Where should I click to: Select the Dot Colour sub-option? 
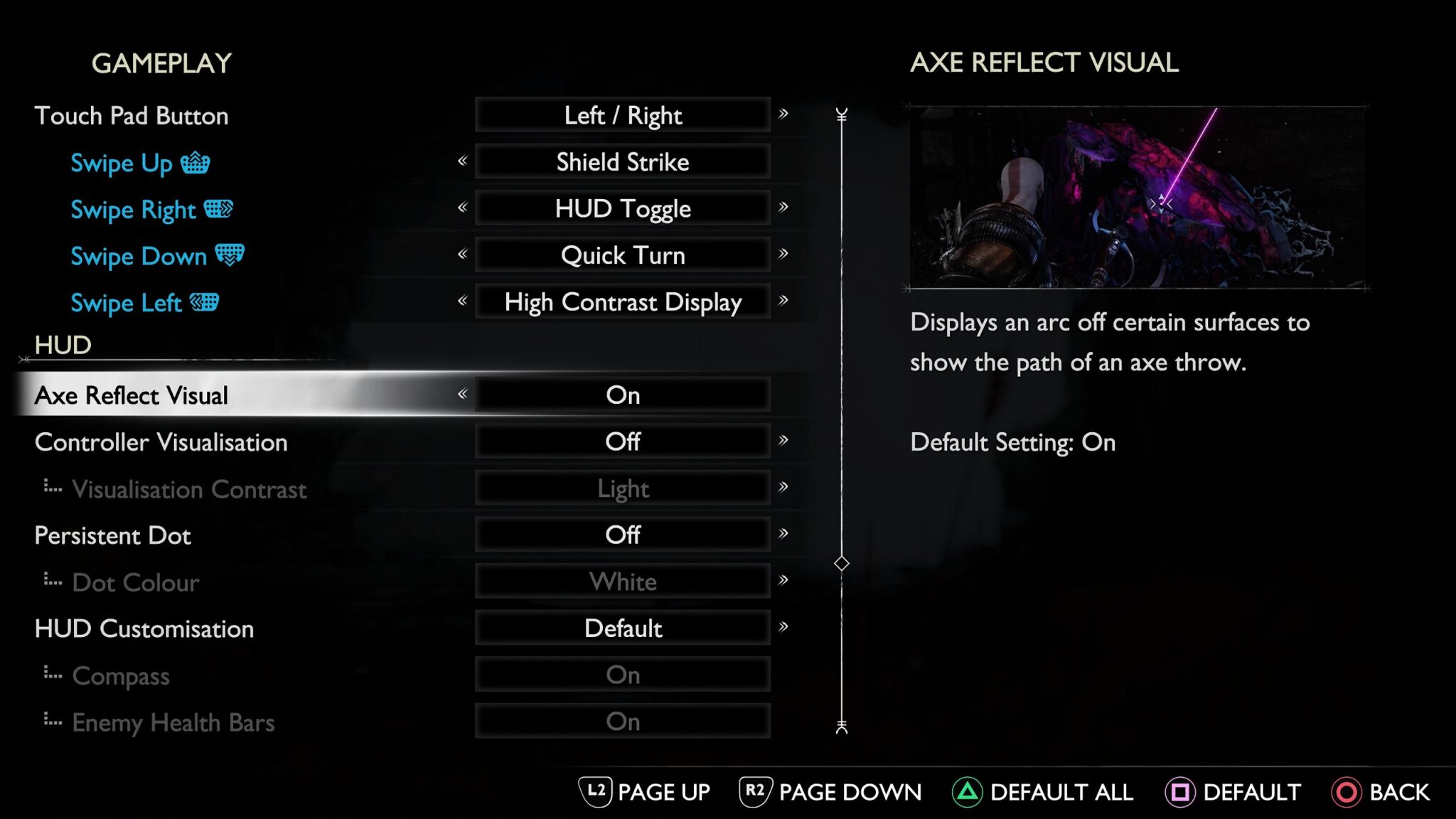point(135,583)
